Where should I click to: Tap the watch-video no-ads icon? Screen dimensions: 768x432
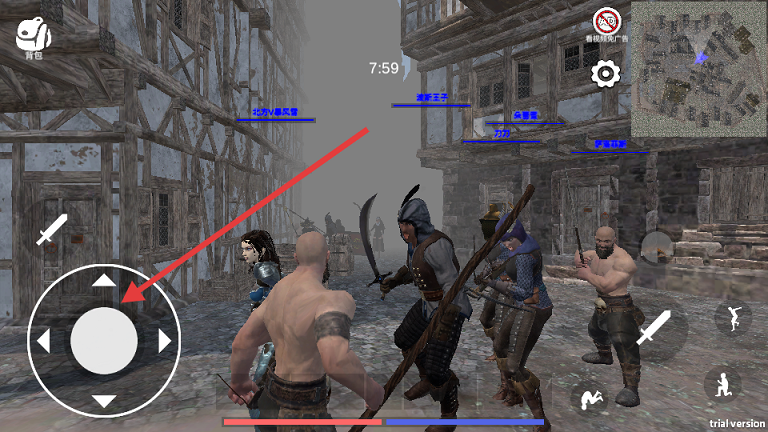605,21
